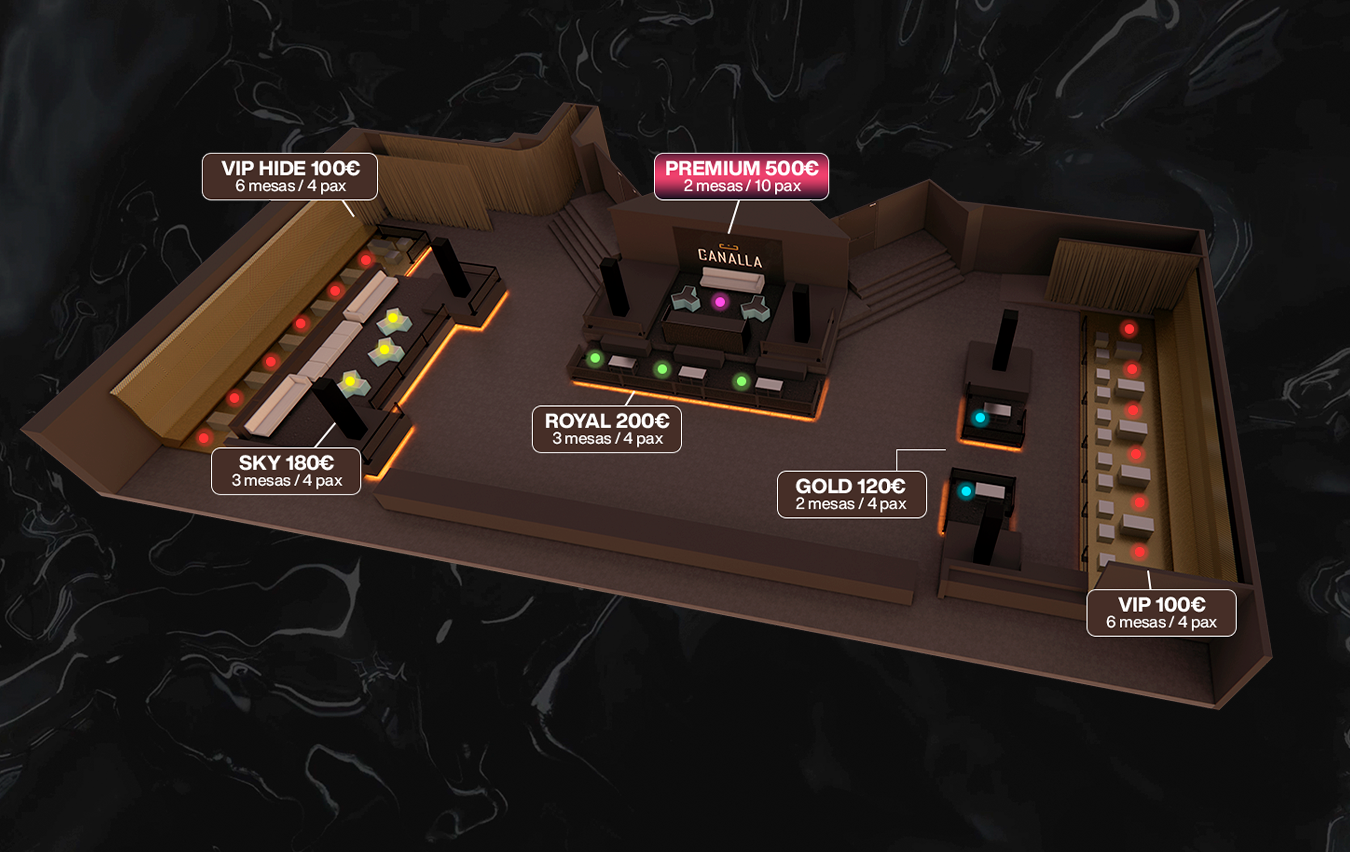Pick the ROYAL 200€ table label
Image resolution: width=1350 pixels, height=852 pixels.
pos(606,429)
